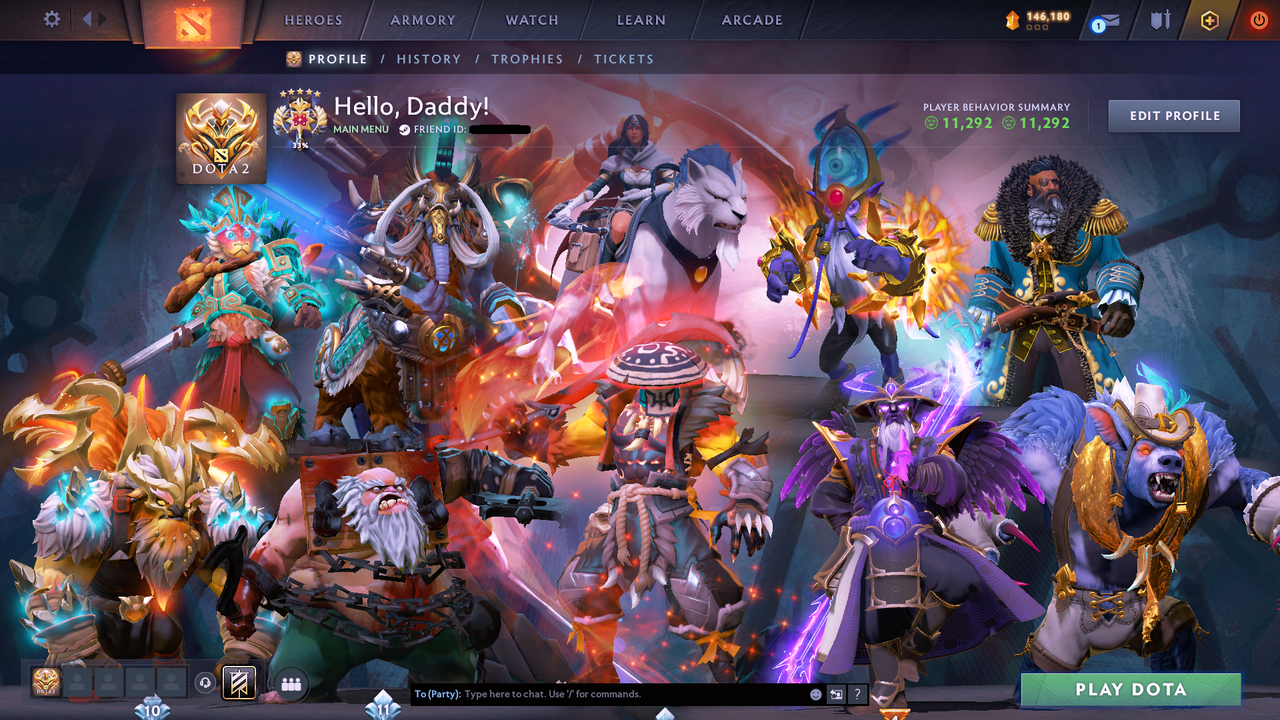View the TROPHIES tab
The height and width of the screenshot is (720, 1280).
click(528, 59)
